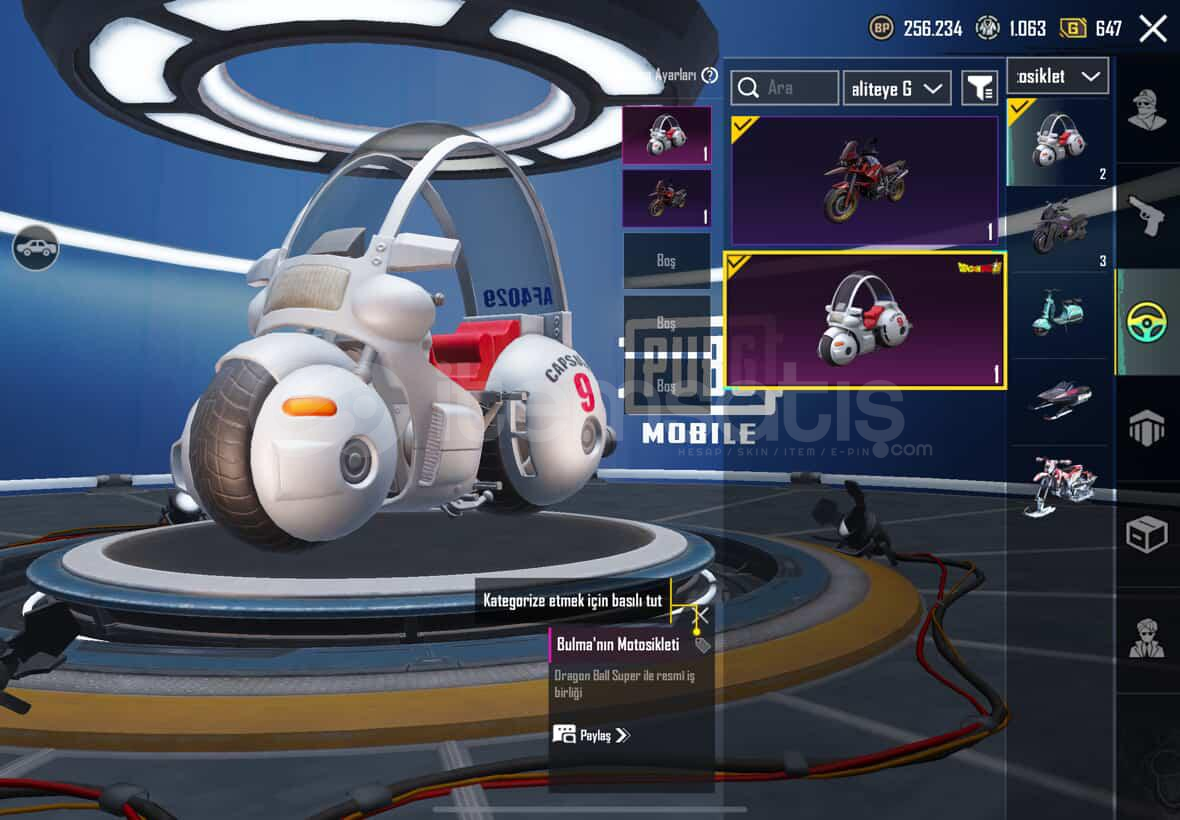Close the vehicle inventory with the X

(1153, 28)
